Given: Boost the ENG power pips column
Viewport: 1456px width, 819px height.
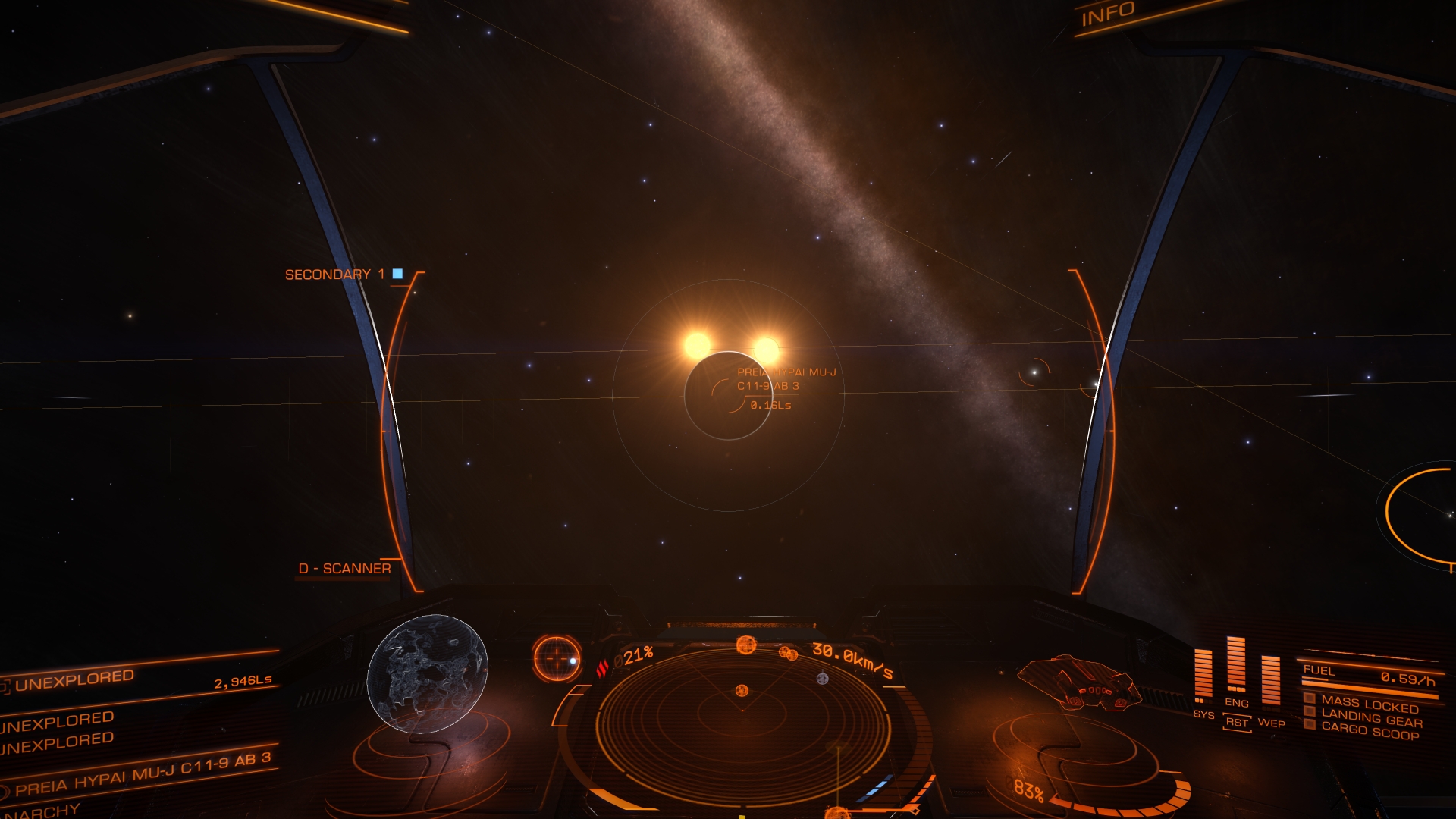Looking at the screenshot, I should point(1236,666).
